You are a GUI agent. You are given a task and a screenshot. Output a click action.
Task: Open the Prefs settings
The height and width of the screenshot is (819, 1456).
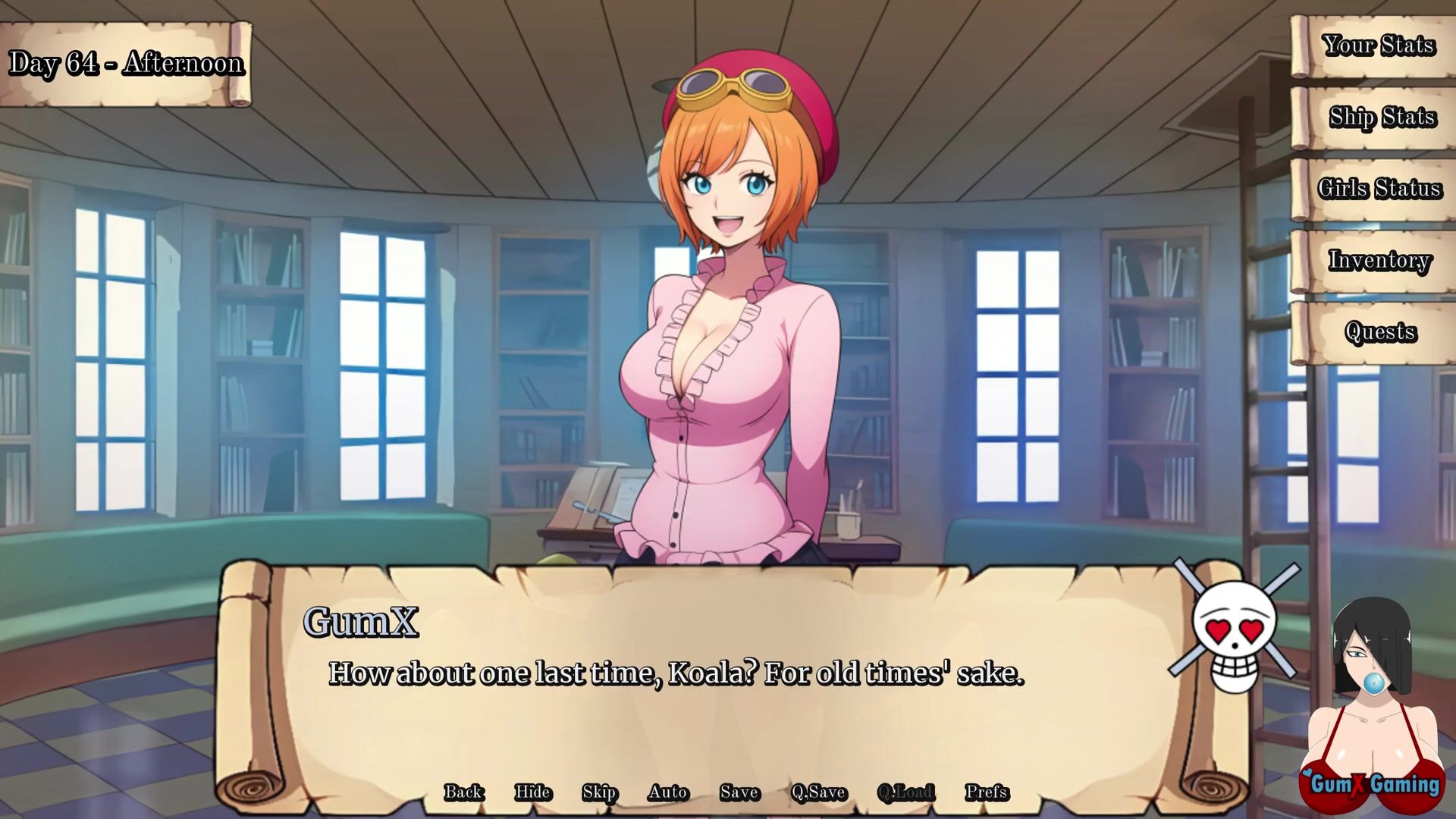[987, 792]
